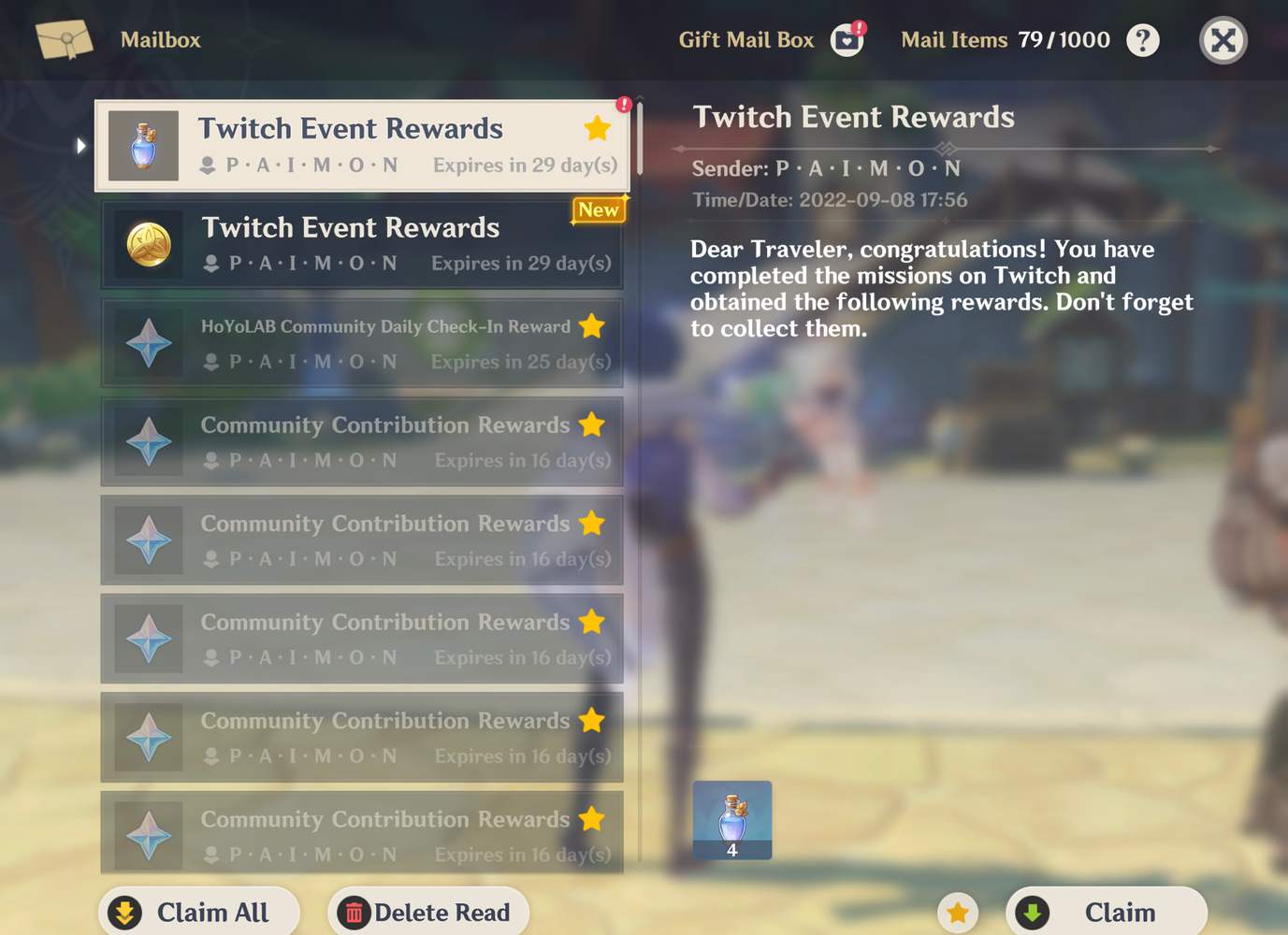Click the green download arrow inside Claim button
Viewport: 1288px width, 935px height.
coord(1033,912)
